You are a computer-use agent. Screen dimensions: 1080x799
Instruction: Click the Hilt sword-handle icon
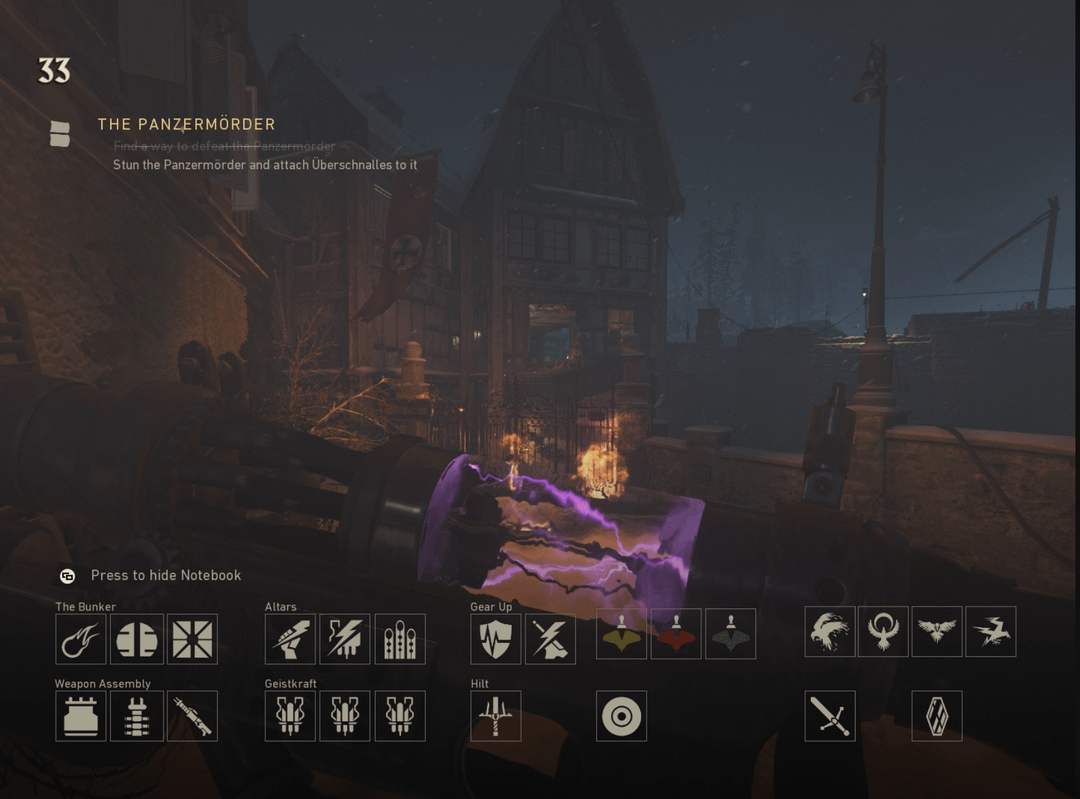click(x=496, y=716)
